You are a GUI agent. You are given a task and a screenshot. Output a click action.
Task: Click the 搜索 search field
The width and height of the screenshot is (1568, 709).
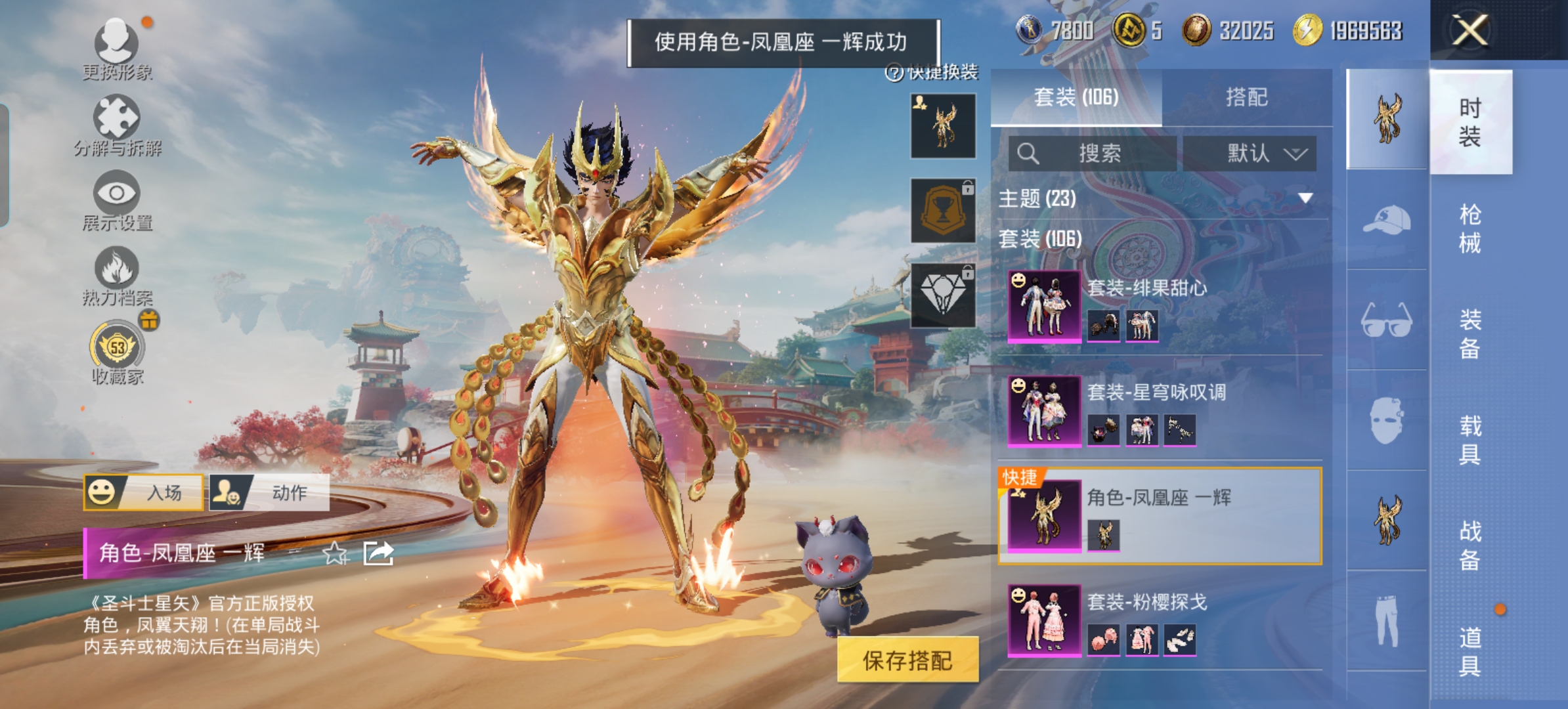[x=1093, y=154]
